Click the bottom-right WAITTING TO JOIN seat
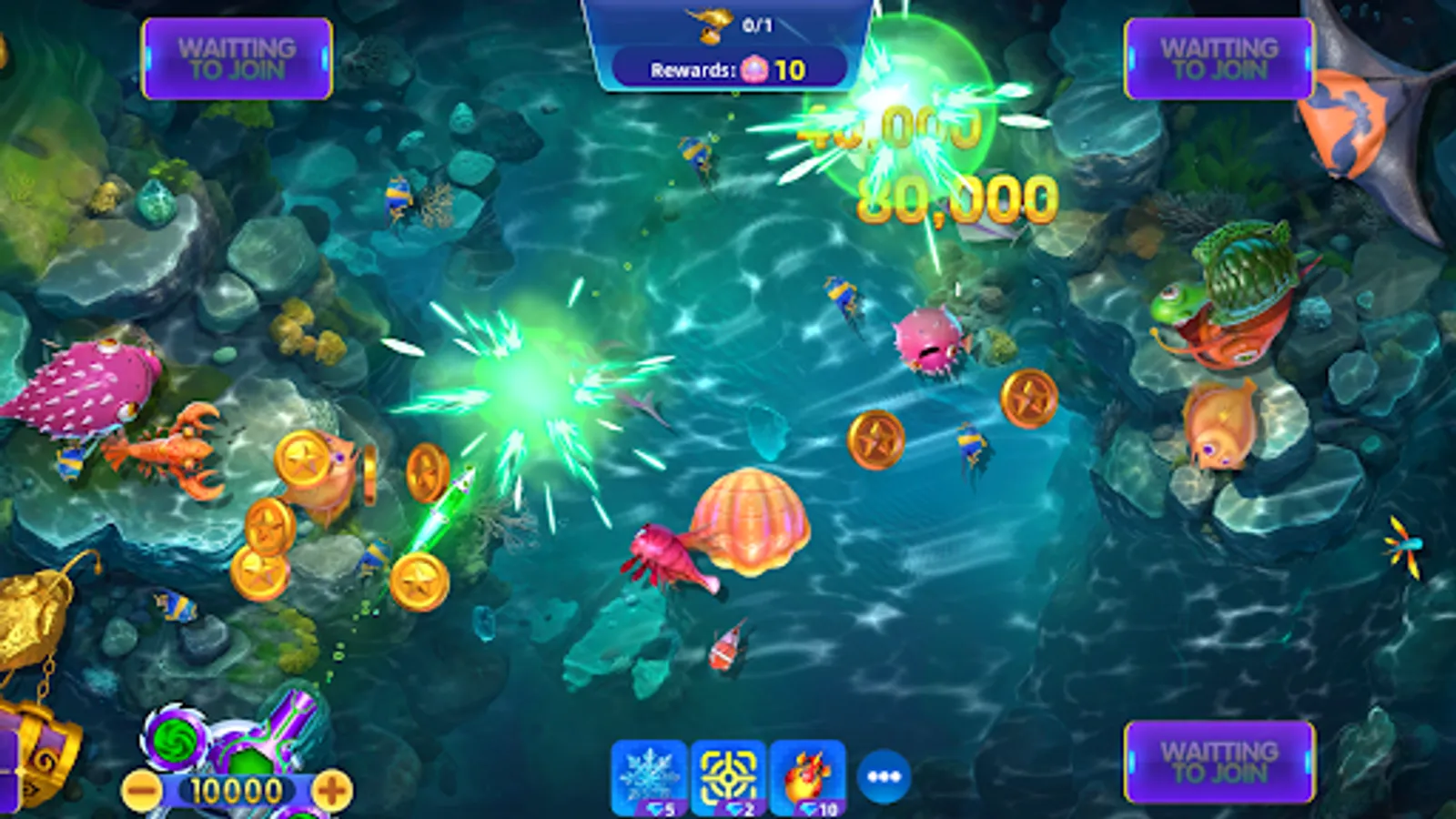This screenshot has height=819, width=1456. [x=1218, y=763]
